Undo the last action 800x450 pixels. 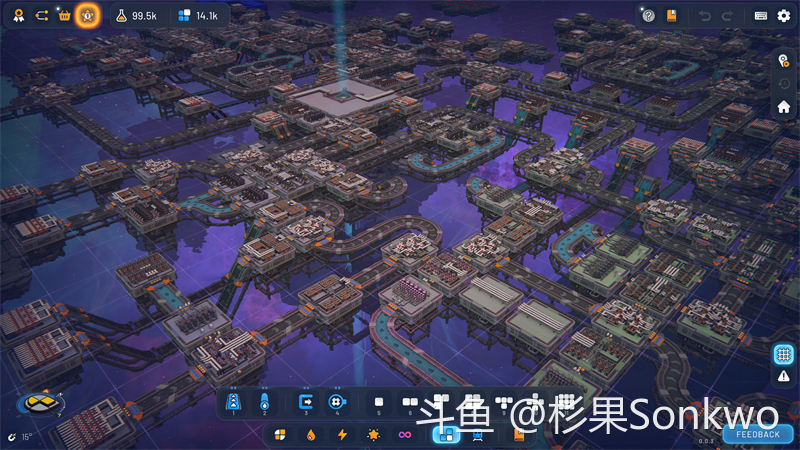pyautogui.click(x=706, y=15)
